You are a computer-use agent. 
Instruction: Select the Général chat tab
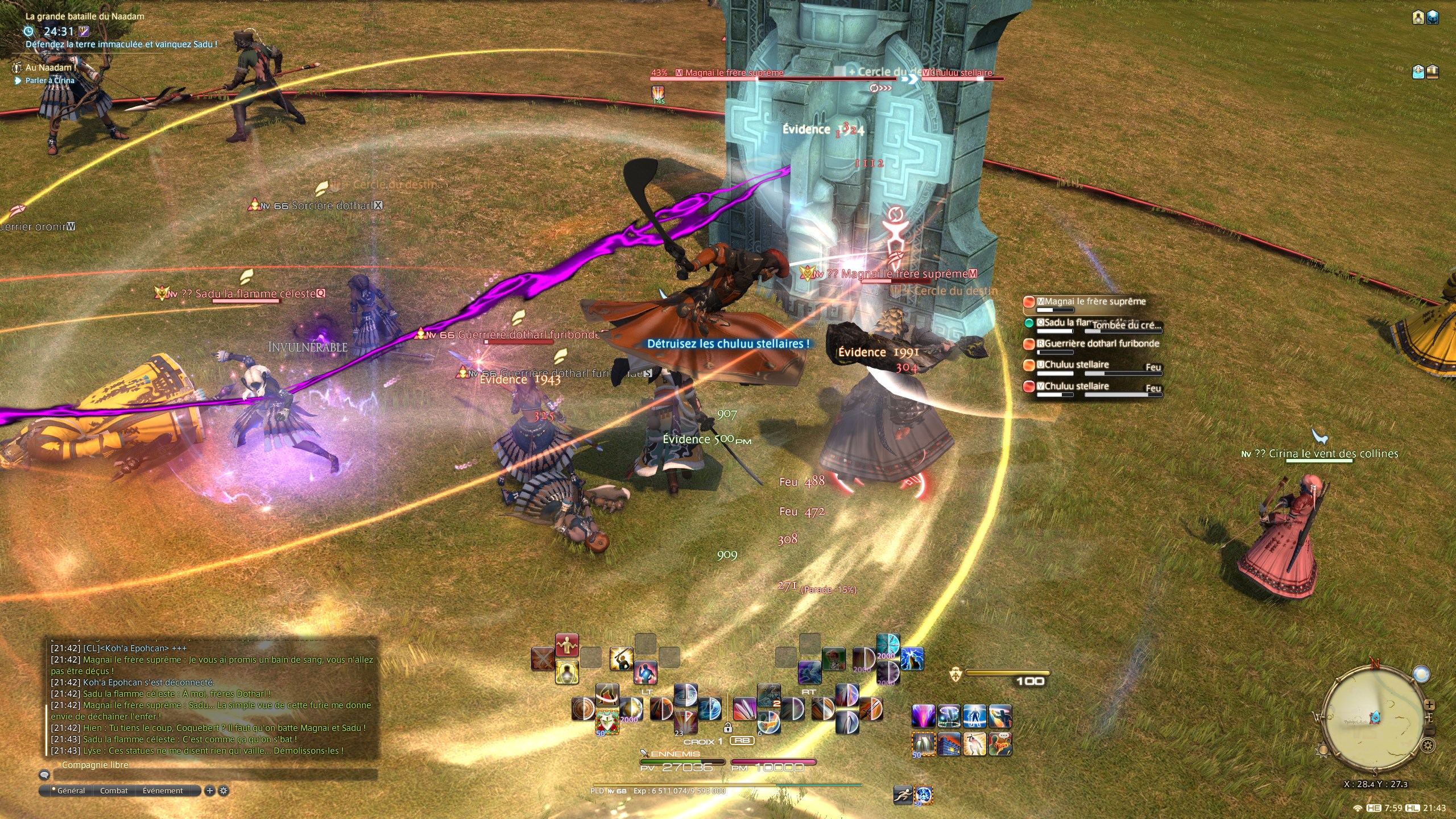pyautogui.click(x=71, y=791)
